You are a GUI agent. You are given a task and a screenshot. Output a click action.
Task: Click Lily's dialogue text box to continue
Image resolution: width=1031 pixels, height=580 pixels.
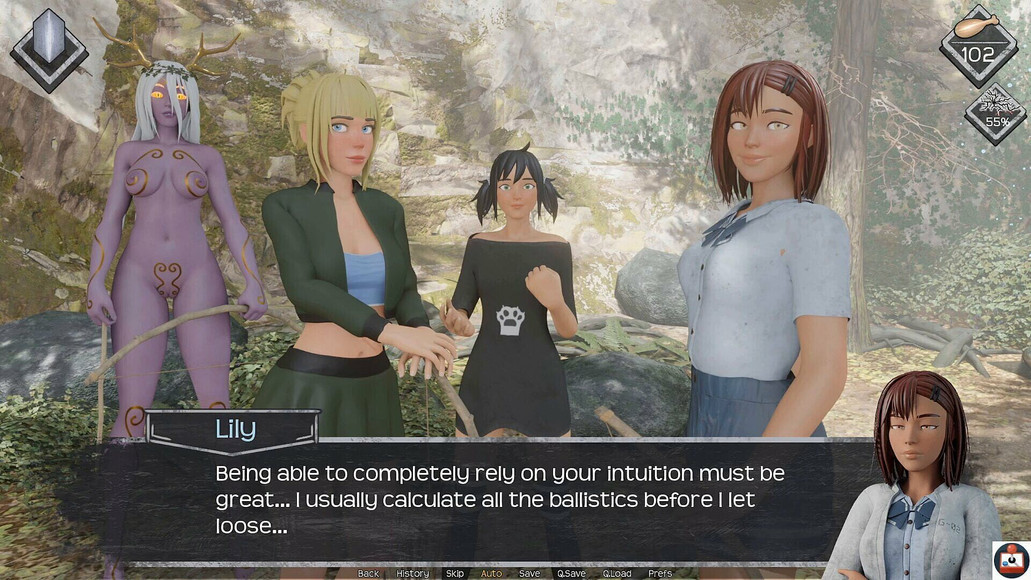[x=500, y=498]
